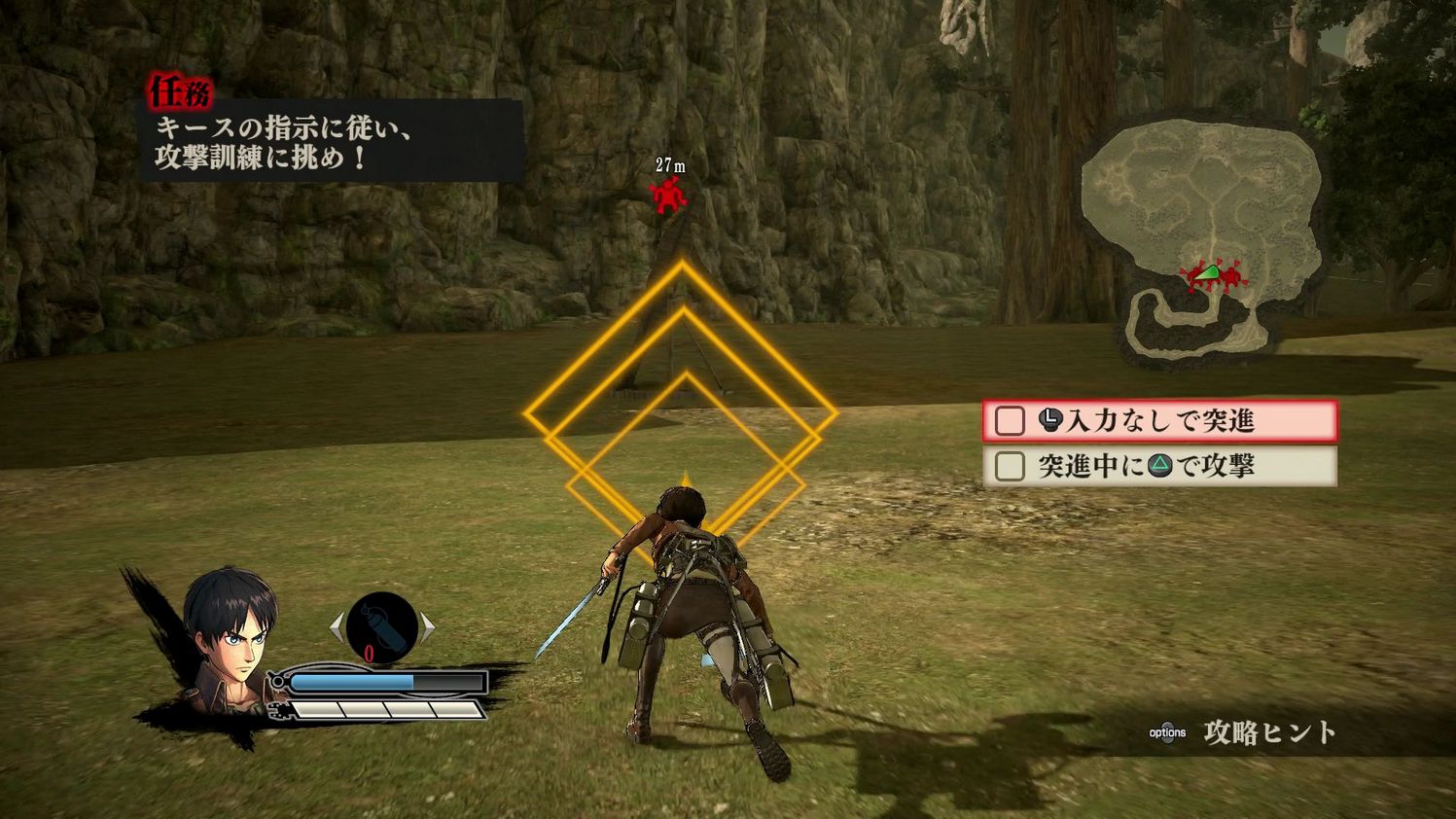Viewport: 1456px width, 819px height.
Task: Click the right arrow of the item selector
Action: (x=428, y=627)
